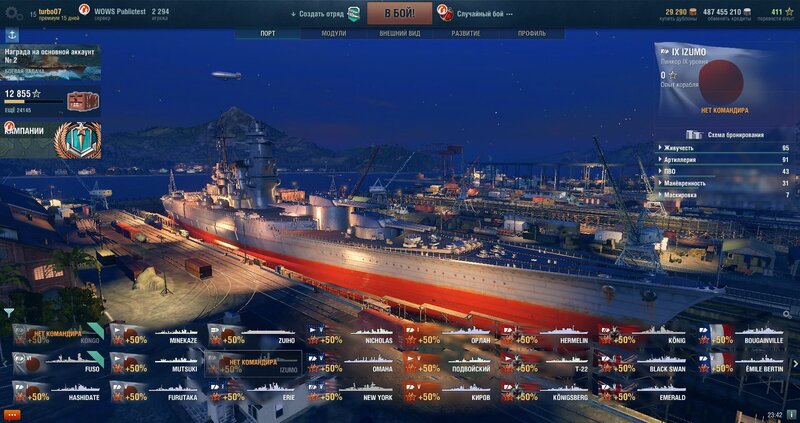Open the ВНЕШНИЙ ВИД tab
Viewport: 800px width, 423px height.
click(400, 33)
